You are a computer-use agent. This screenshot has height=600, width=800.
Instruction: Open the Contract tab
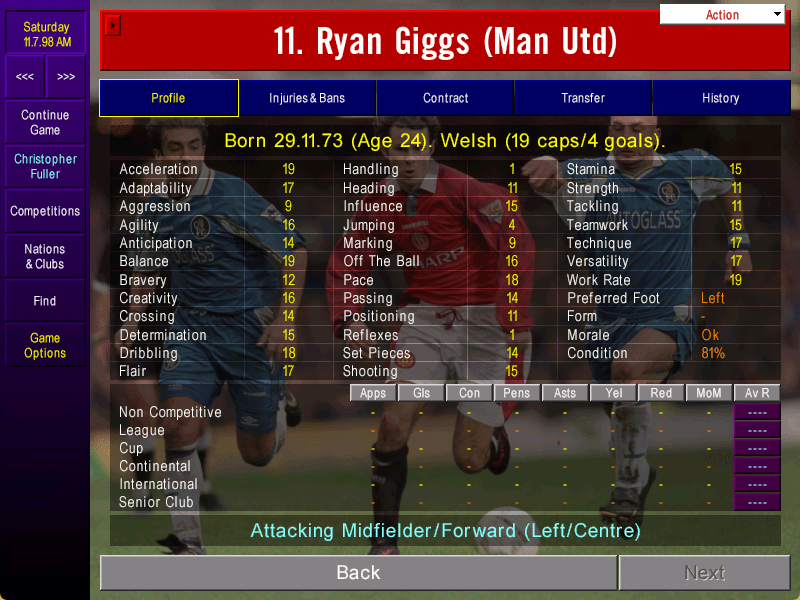(445, 98)
